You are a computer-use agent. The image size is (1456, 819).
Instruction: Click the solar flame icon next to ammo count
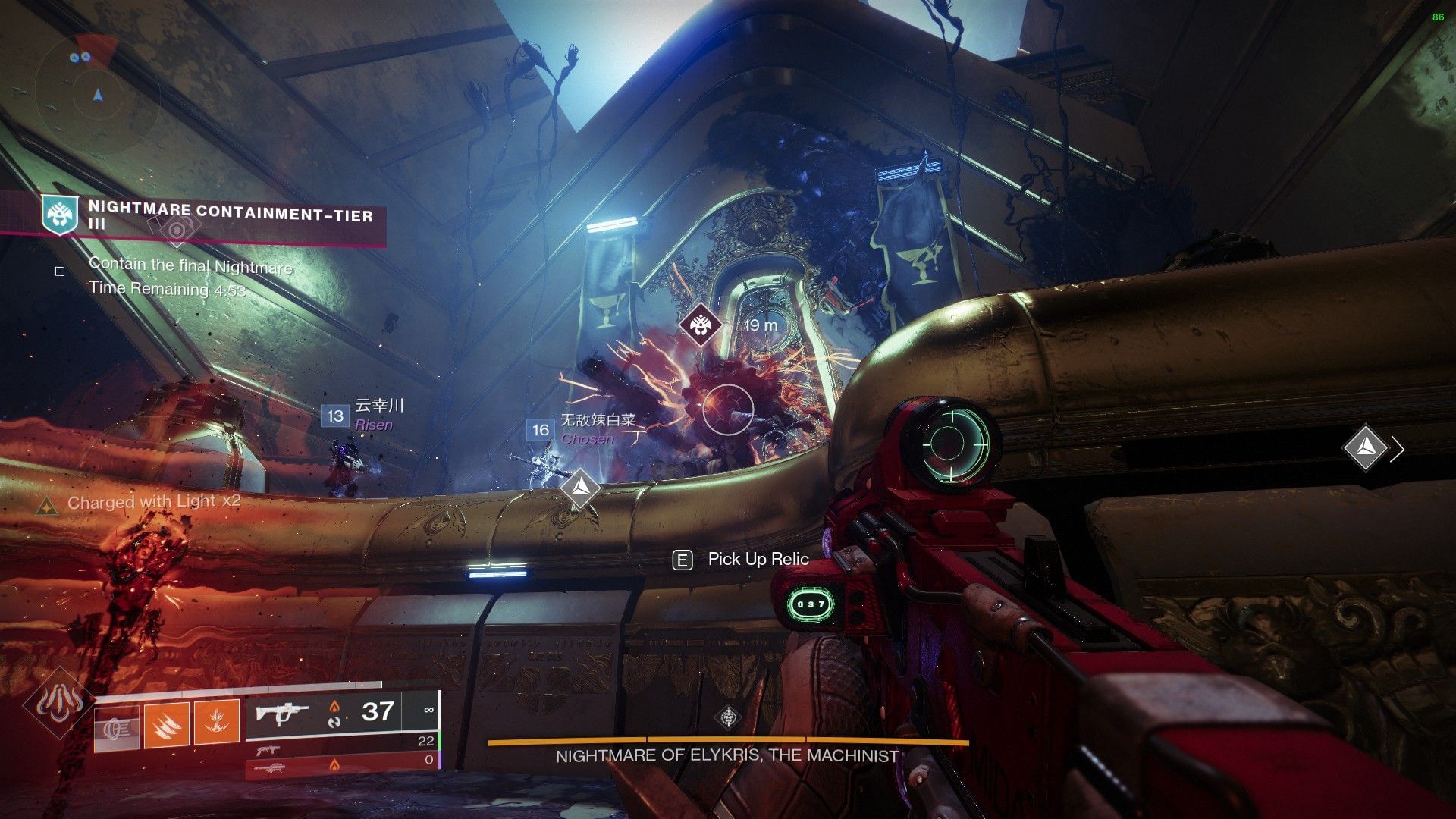[x=334, y=707]
